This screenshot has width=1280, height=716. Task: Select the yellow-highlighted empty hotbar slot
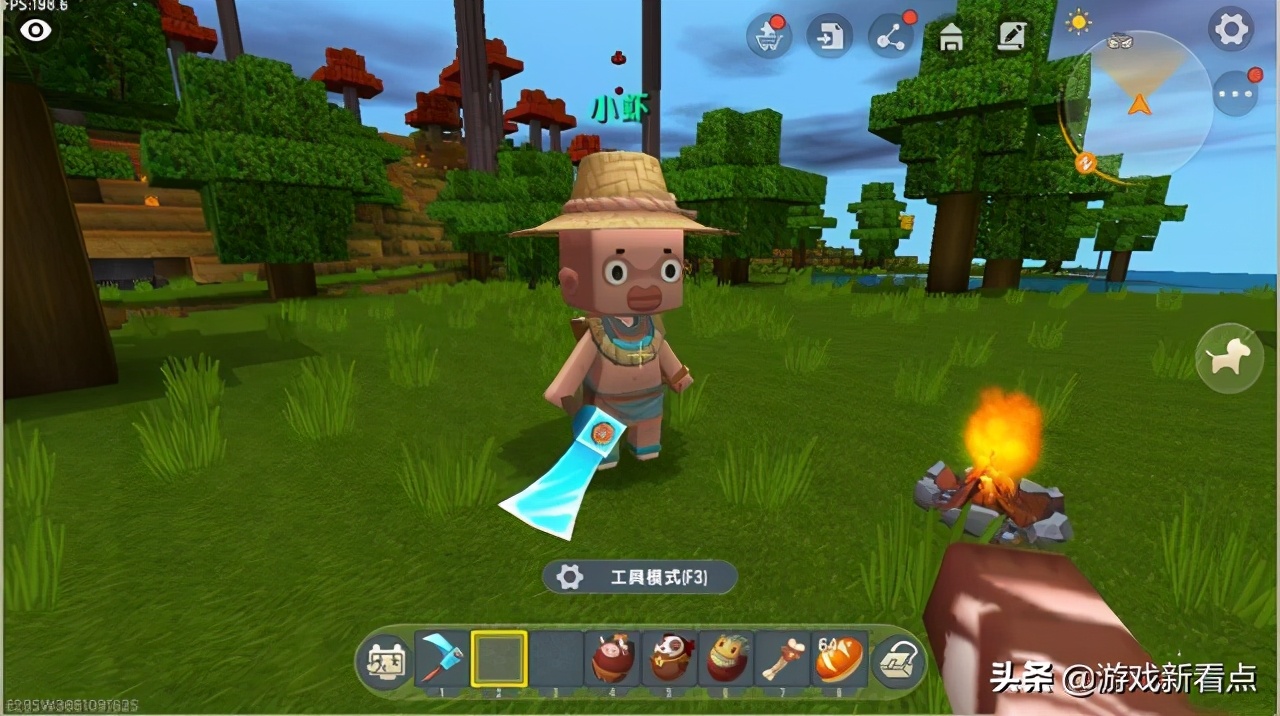499,658
